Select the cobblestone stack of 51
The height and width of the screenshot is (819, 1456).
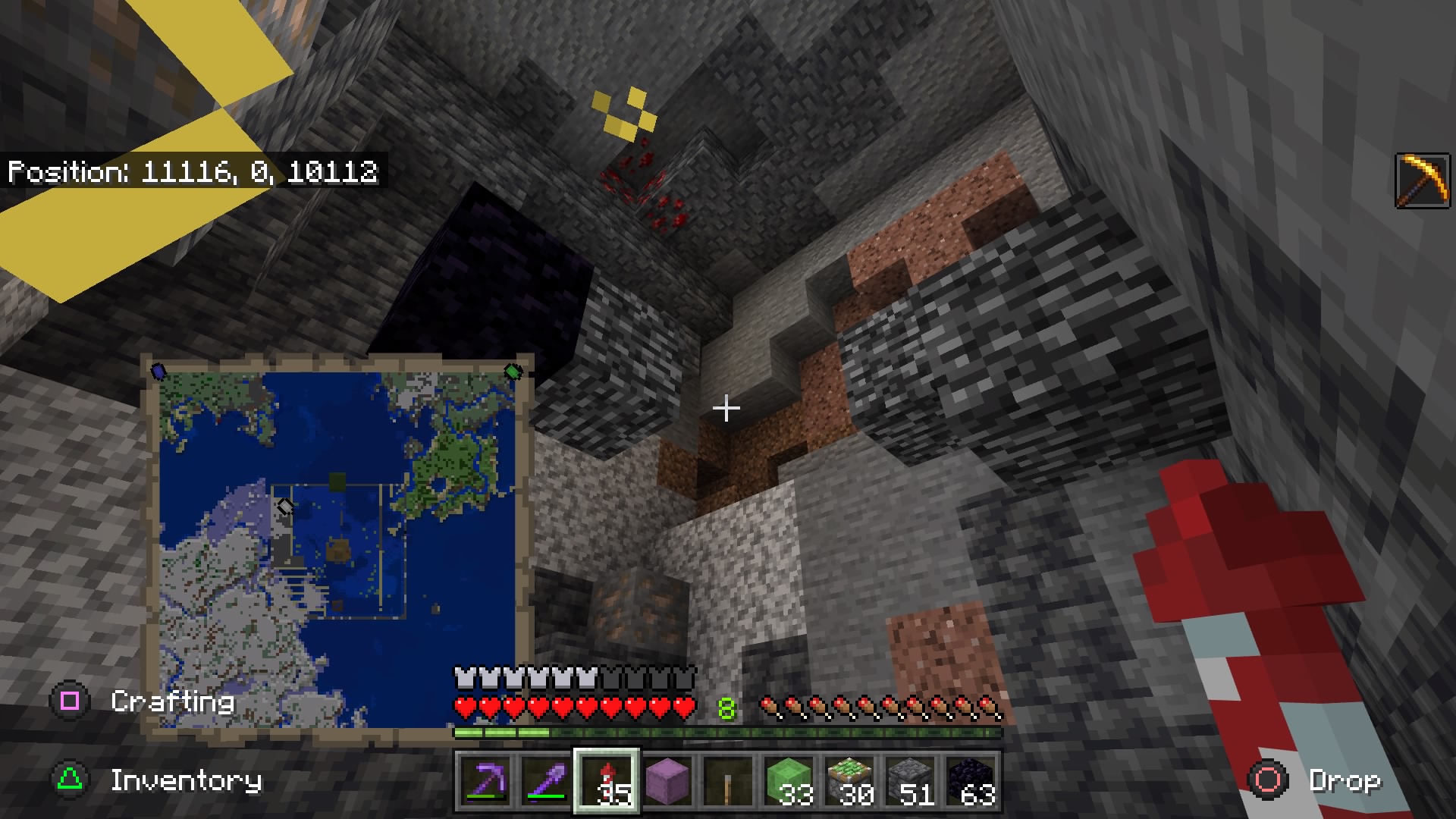[911, 781]
